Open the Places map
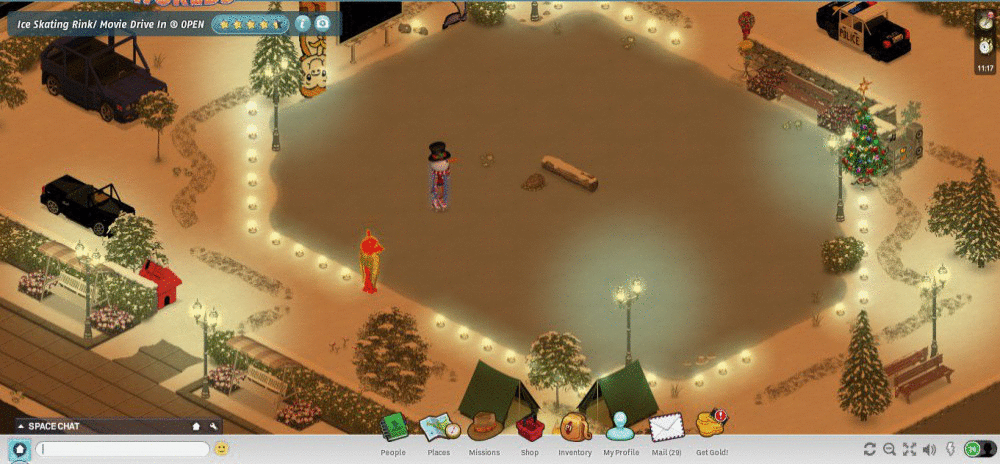 click(x=440, y=428)
